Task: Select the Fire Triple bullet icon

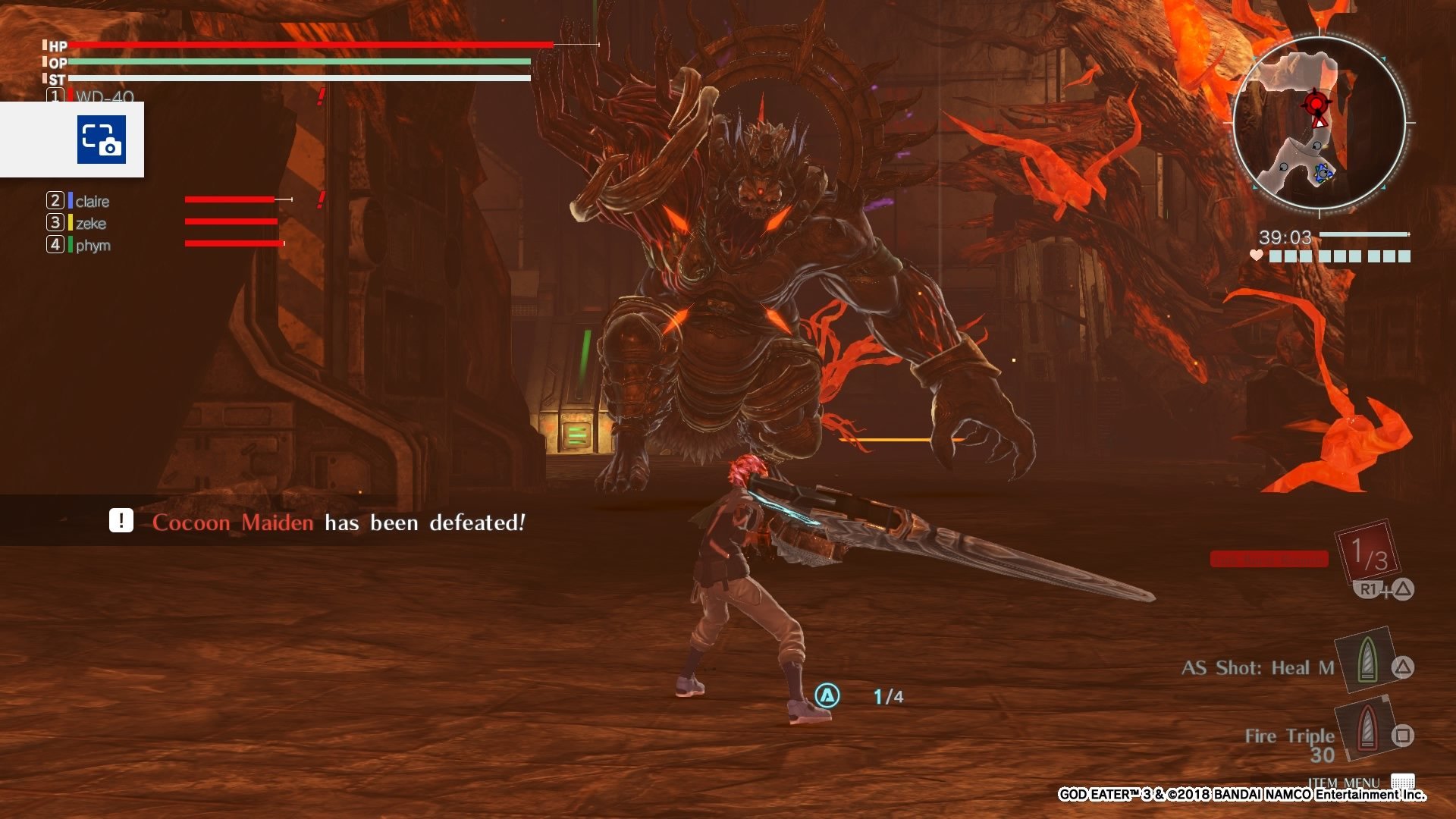Action: click(x=1367, y=728)
